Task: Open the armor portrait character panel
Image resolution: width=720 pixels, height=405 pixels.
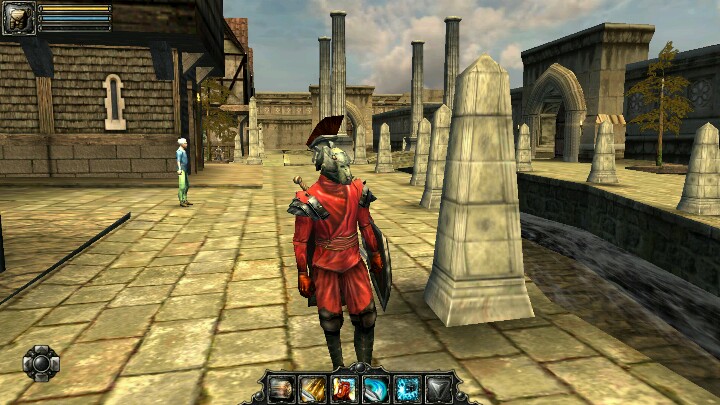Action: 19,18
